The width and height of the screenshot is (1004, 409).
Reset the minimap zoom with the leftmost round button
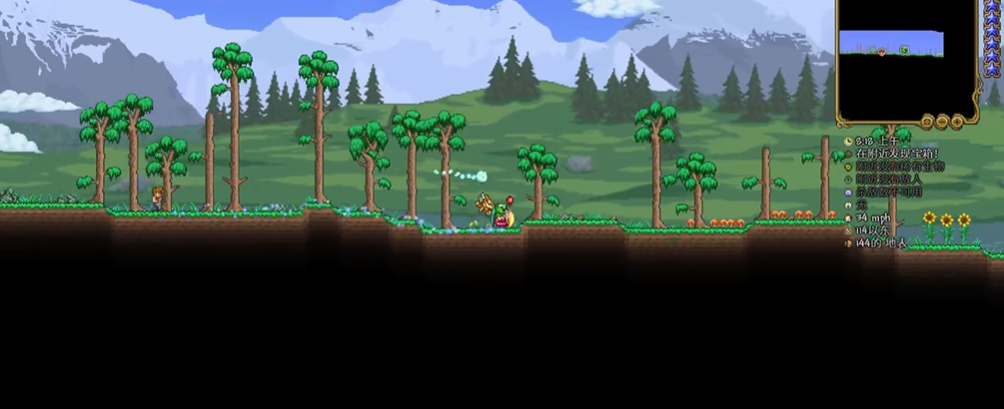[927, 122]
